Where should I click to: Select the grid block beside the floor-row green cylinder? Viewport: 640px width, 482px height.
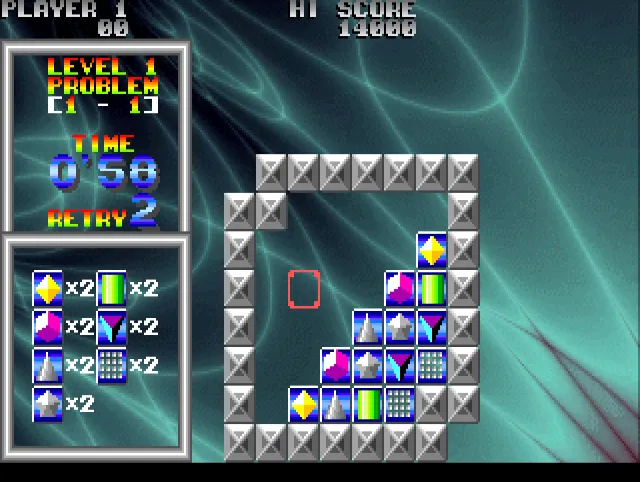(400, 404)
